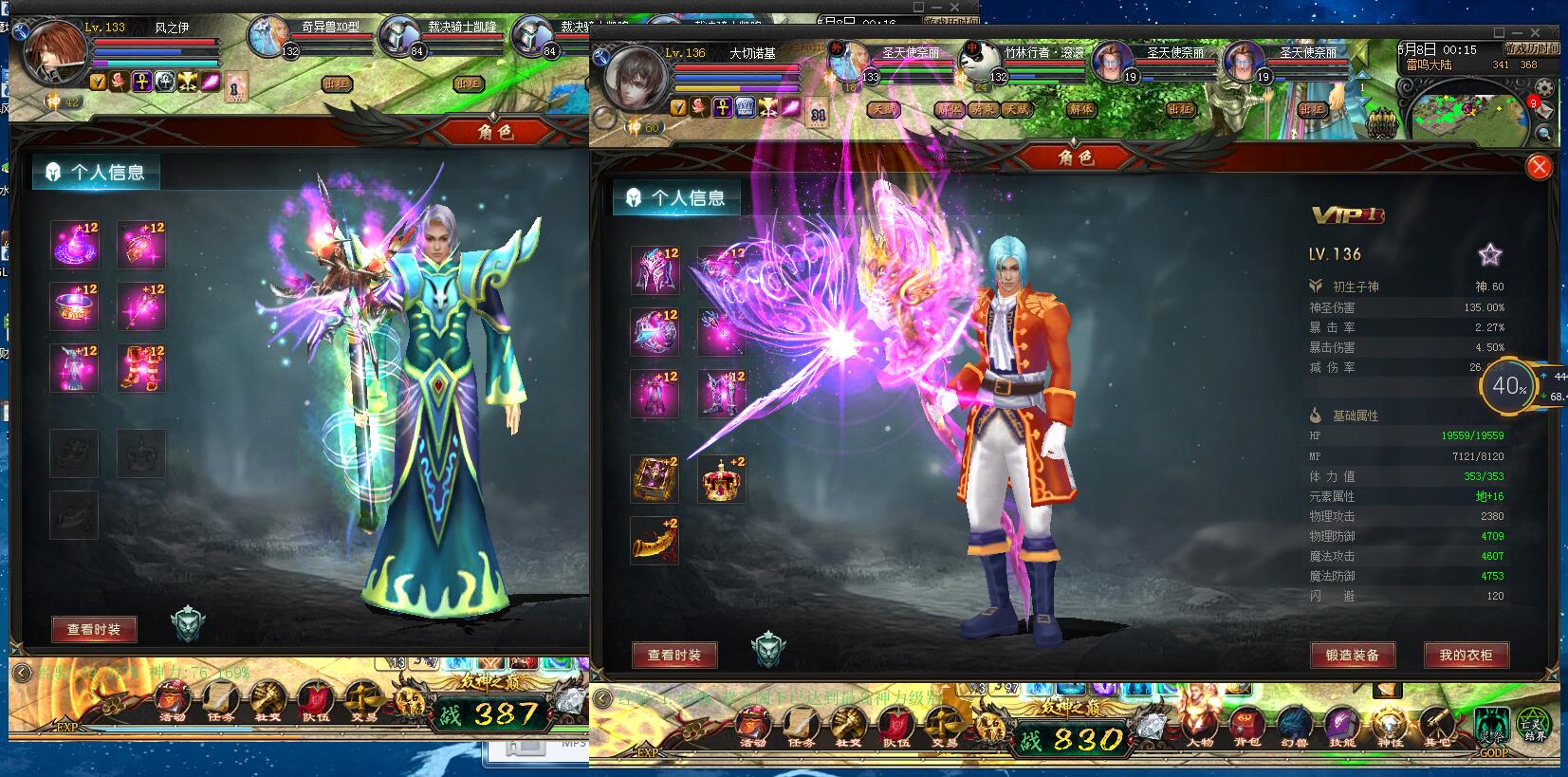Expand the minimap with the gear icon

[1544, 87]
